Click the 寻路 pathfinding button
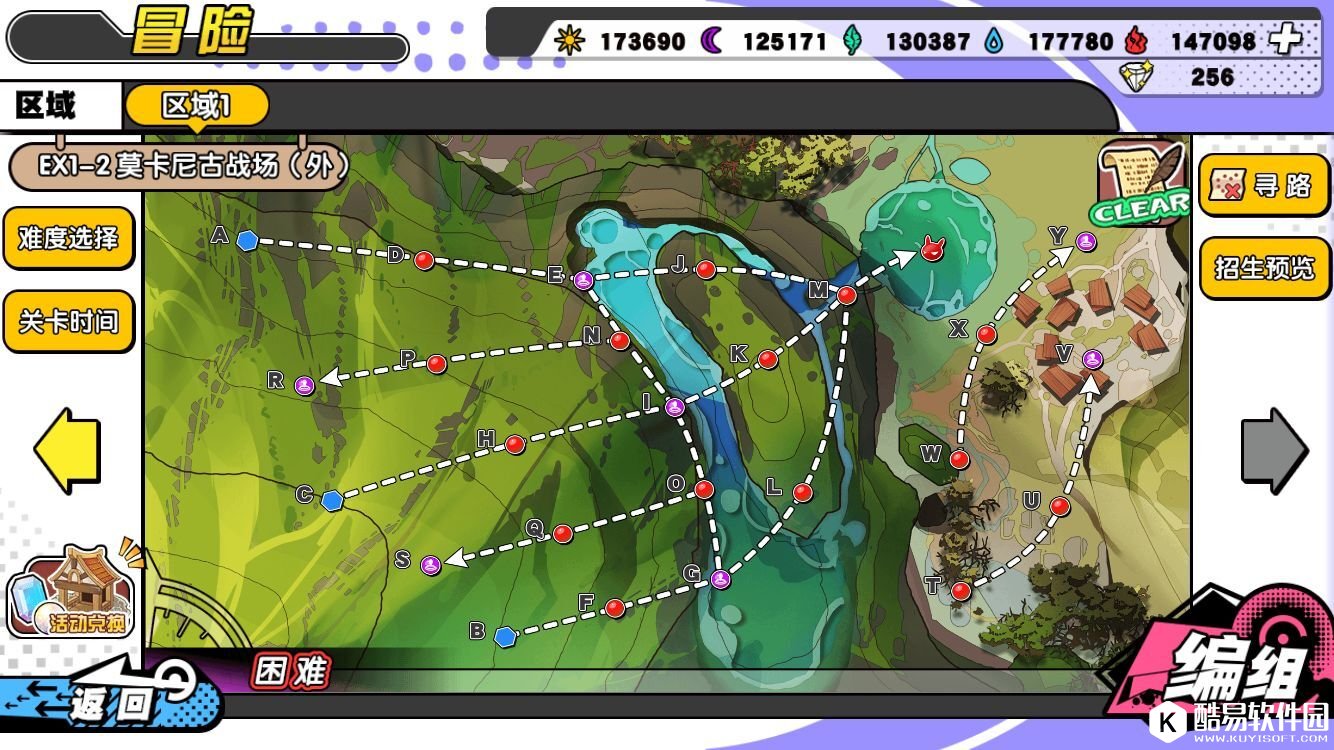Viewport: 1334px width, 750px height. 1263,185
